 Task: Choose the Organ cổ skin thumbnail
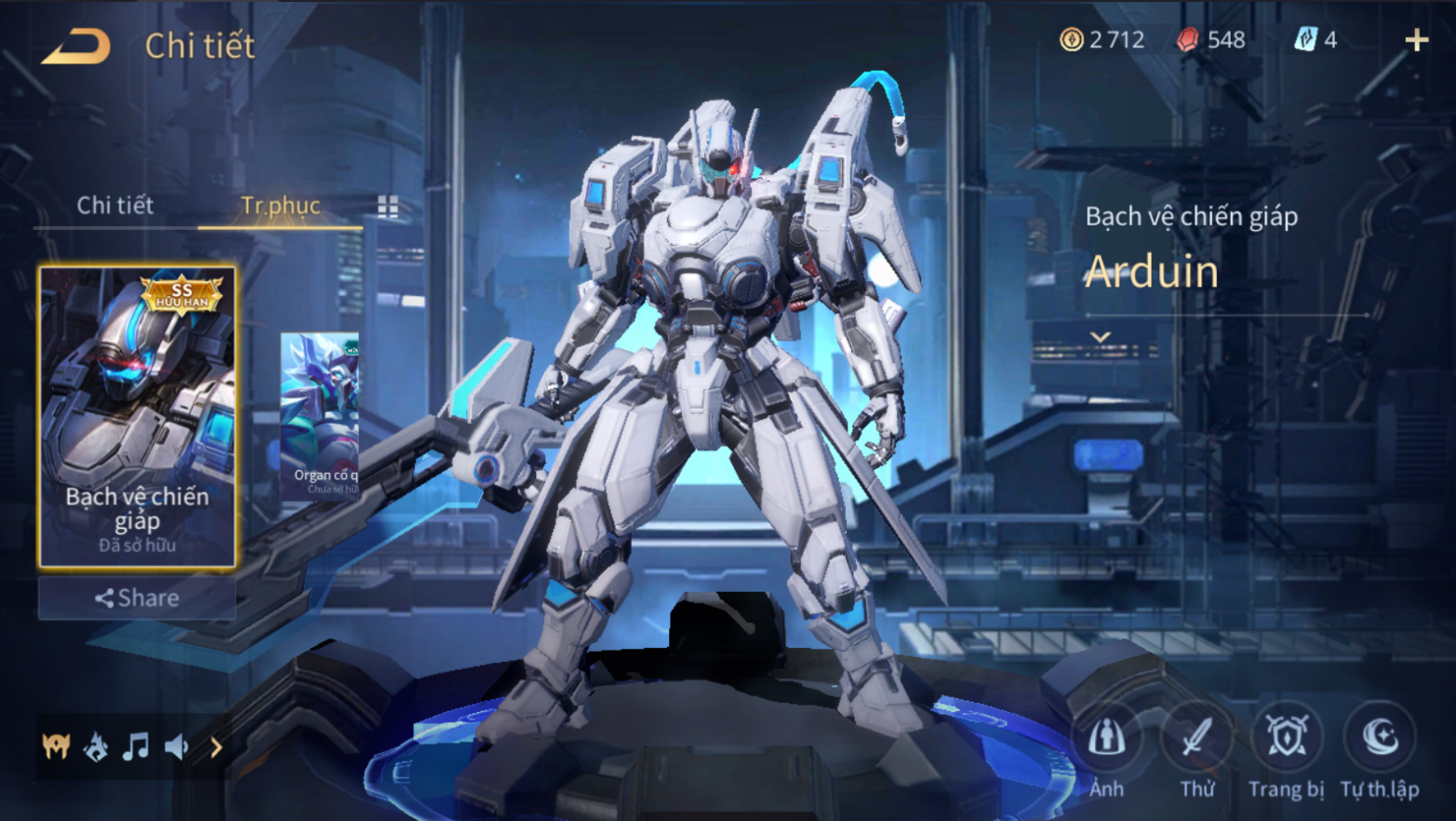pyautogui.click(x=320, y=414)
